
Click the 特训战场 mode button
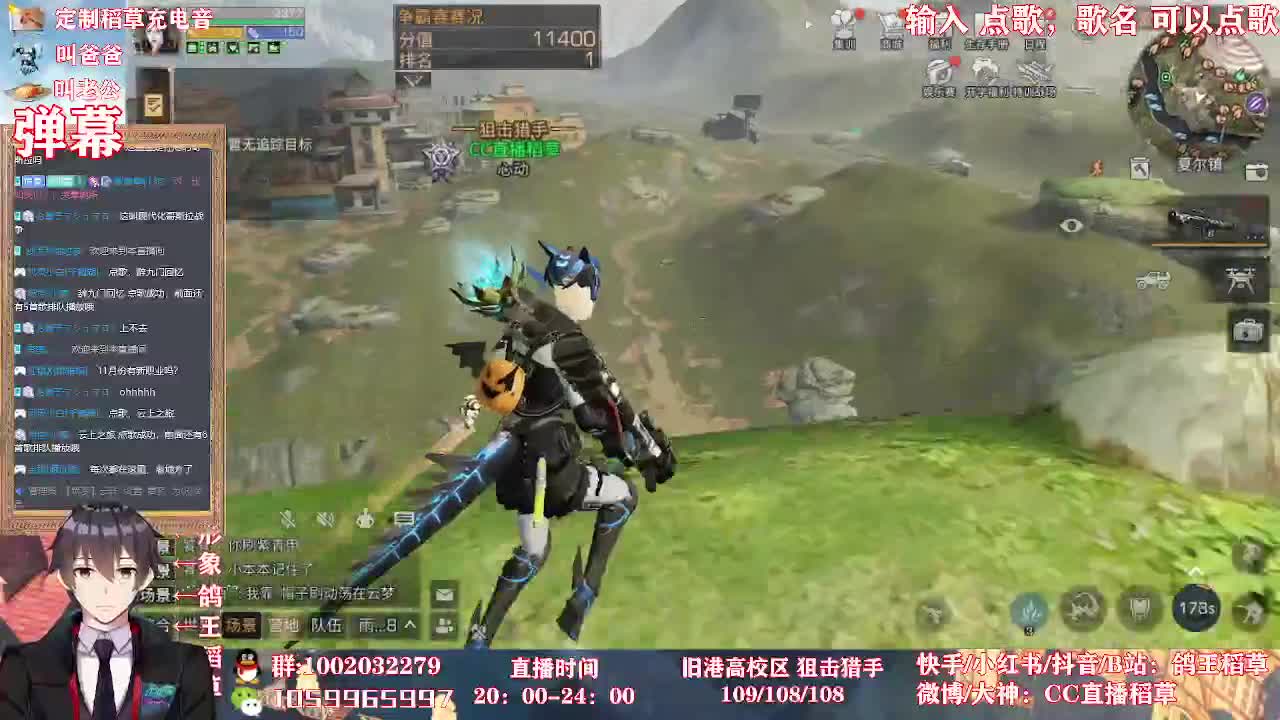coord(1035,72)
